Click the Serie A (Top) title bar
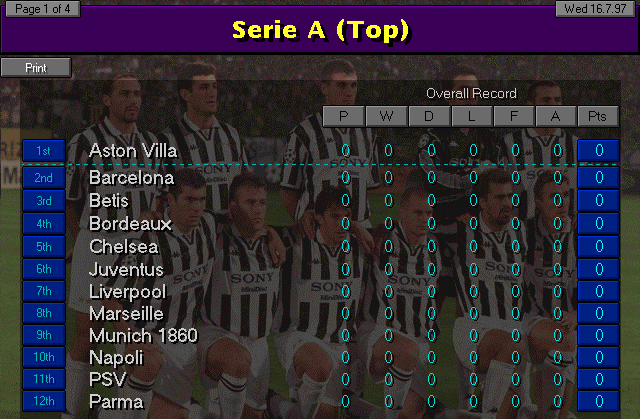The height and width of the screenshot is (419, 640). coord(320,30)
